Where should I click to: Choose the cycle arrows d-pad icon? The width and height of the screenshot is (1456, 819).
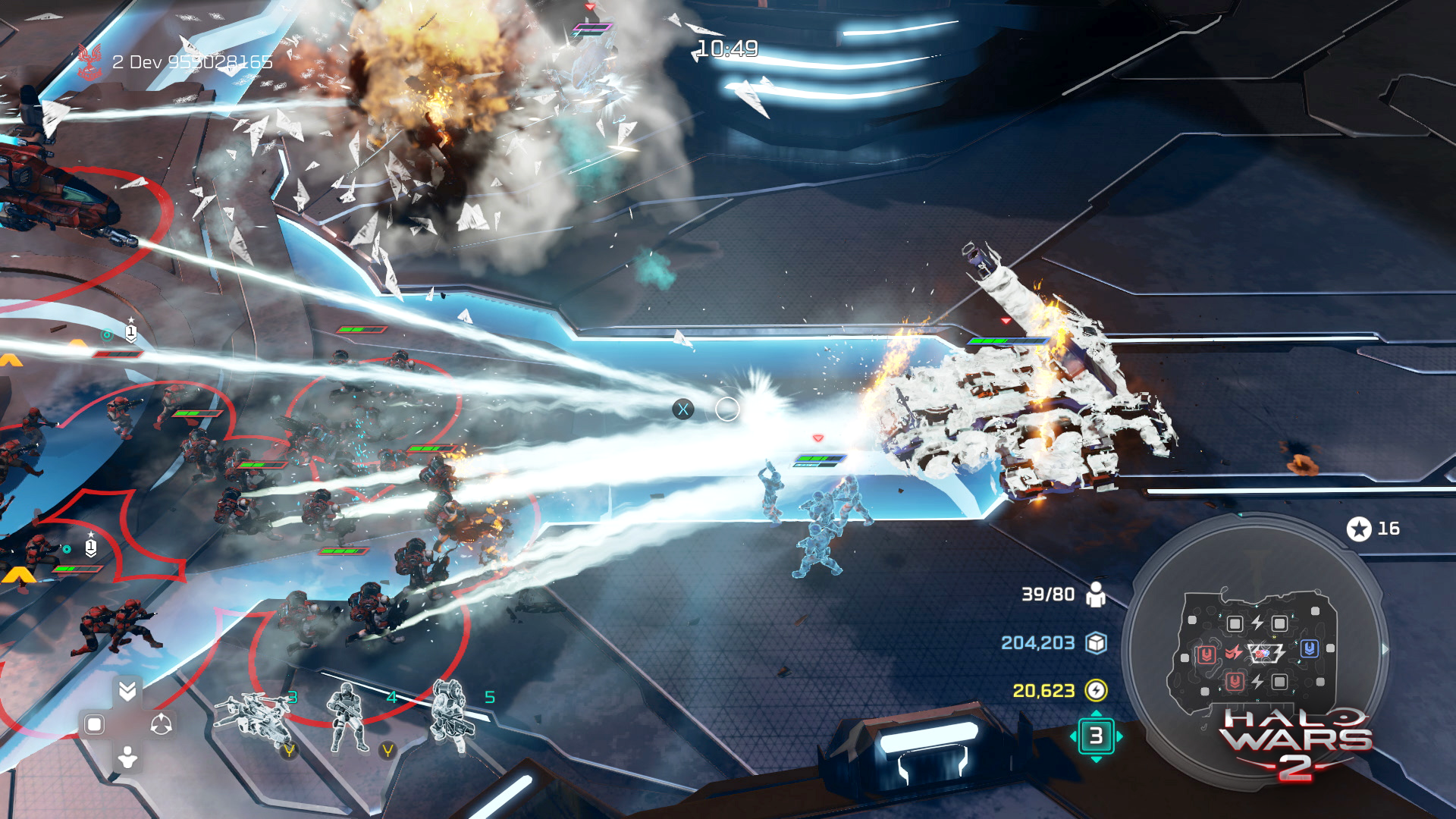(x=161, y=724)
